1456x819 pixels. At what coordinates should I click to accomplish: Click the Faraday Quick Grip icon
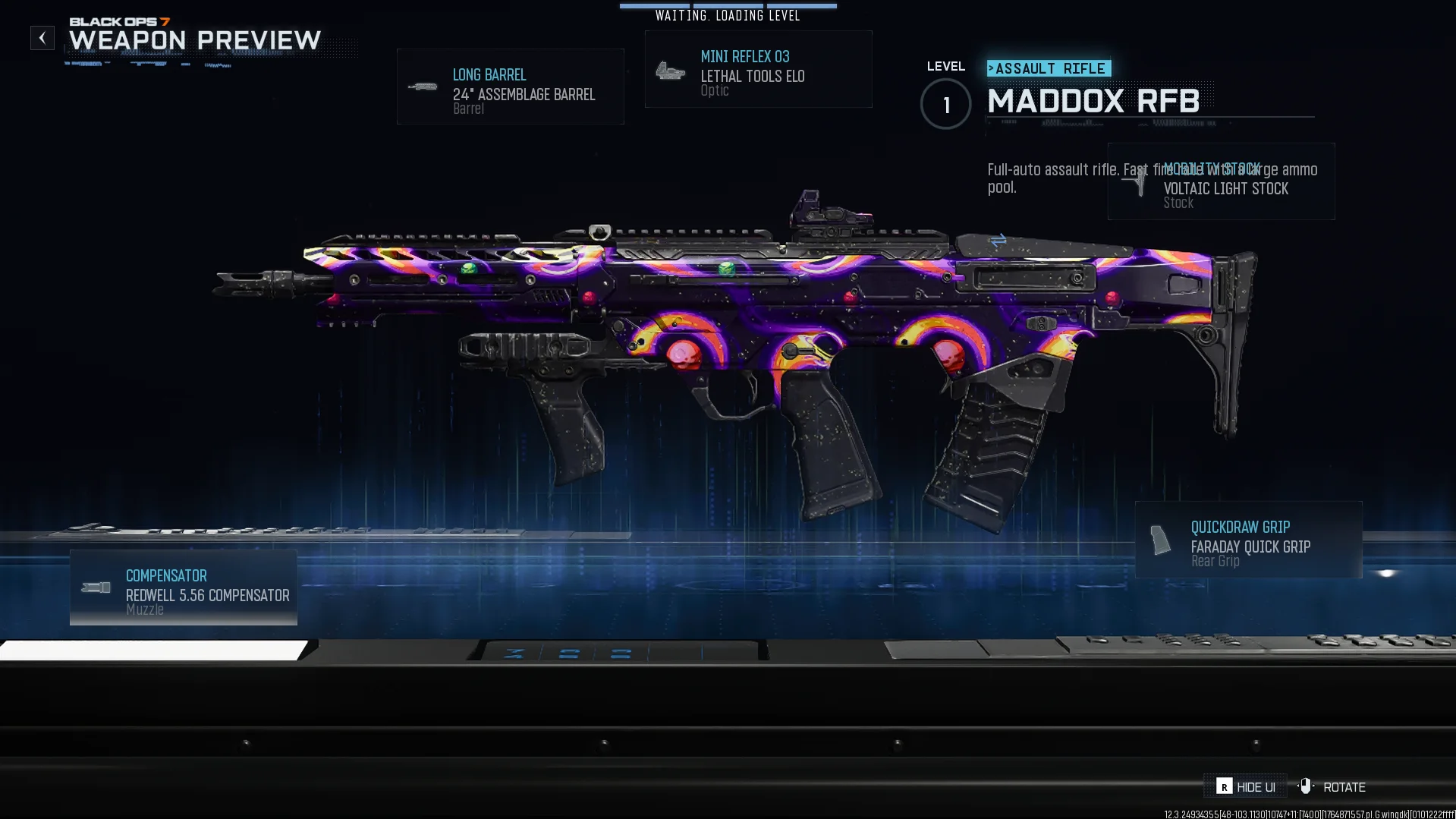[1159, 542]
